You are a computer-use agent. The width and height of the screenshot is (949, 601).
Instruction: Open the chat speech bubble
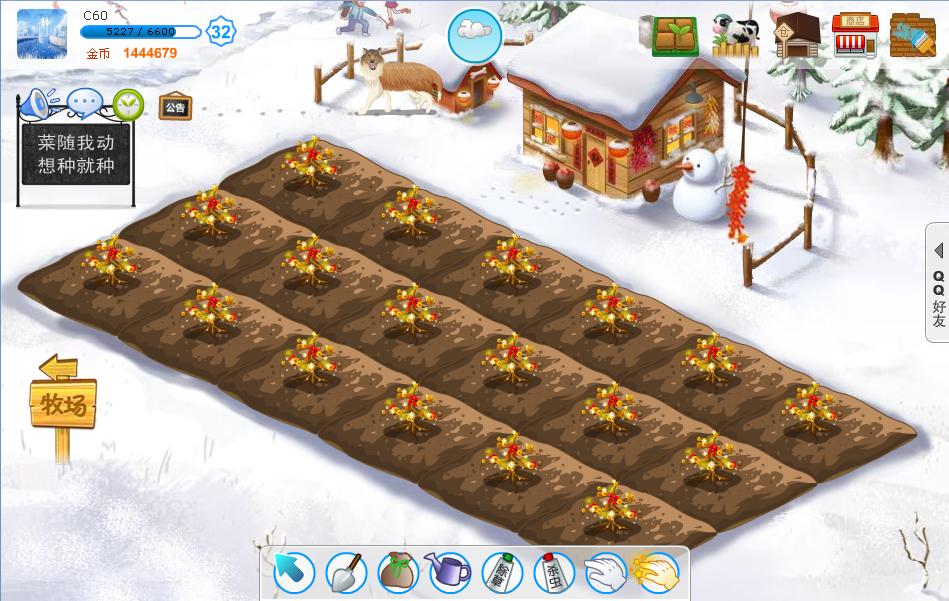[x=85, y=103]
